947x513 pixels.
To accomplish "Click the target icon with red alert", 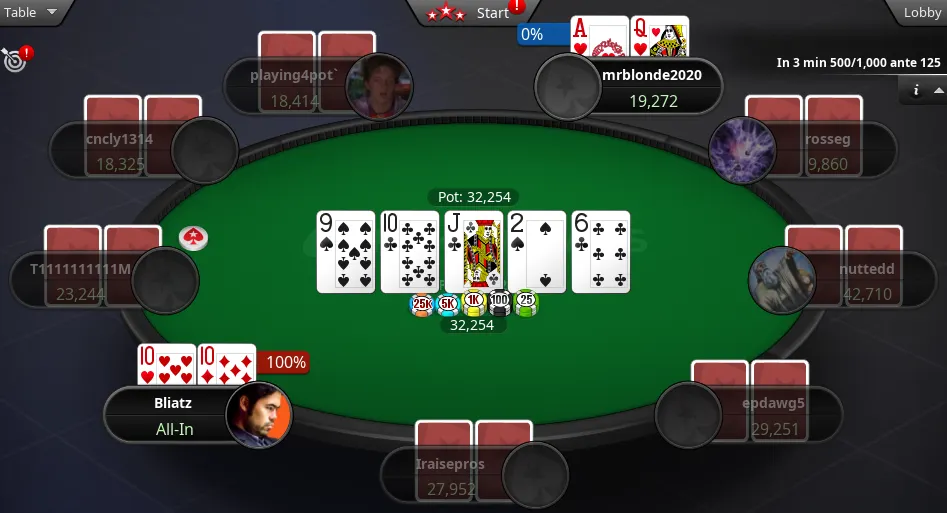I will [16, 59].
